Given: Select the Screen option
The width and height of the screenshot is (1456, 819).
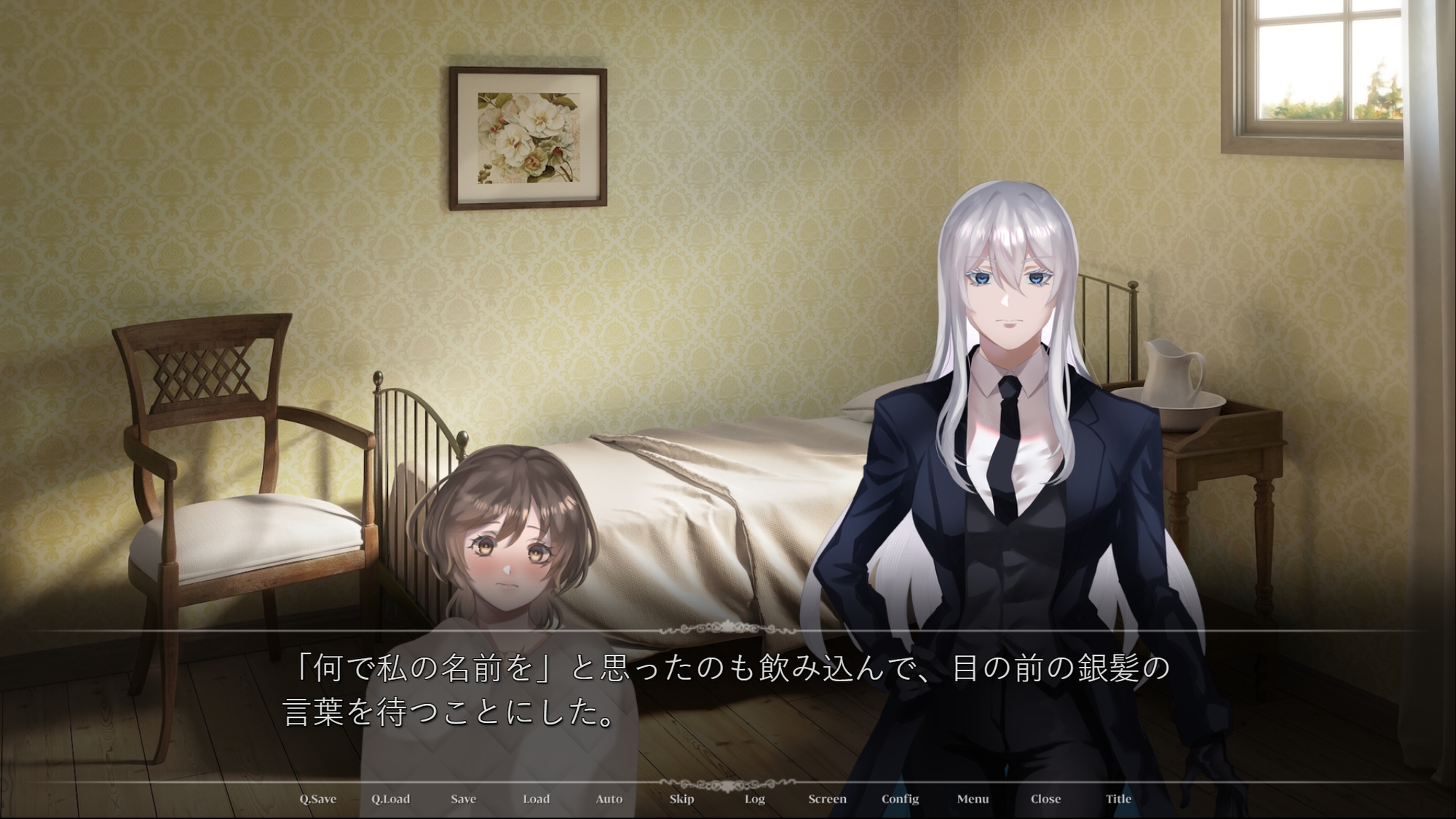Looking at the screenshot, I should (827, 799).
